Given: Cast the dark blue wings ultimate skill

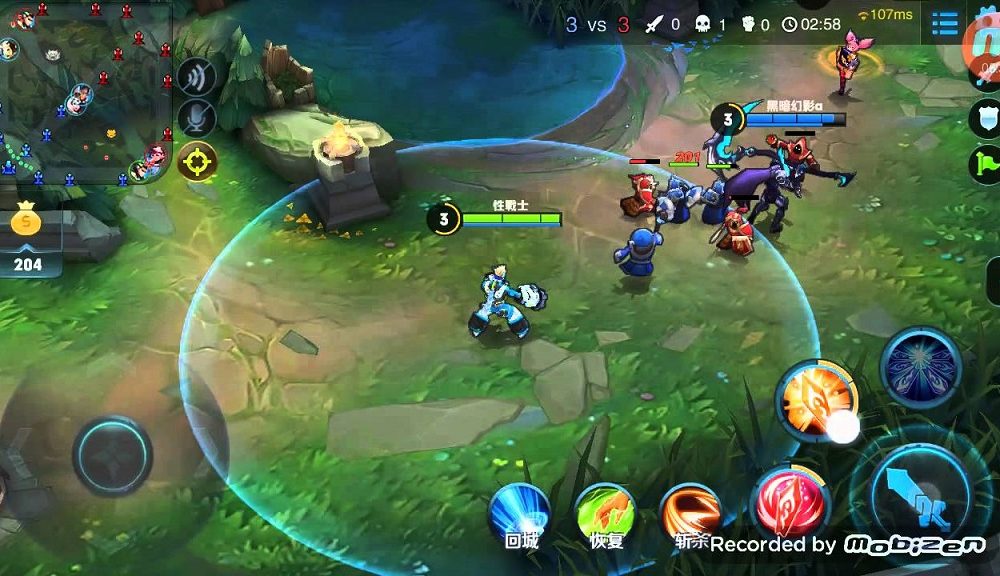Looking at the screenshot, I should [920, 367].
